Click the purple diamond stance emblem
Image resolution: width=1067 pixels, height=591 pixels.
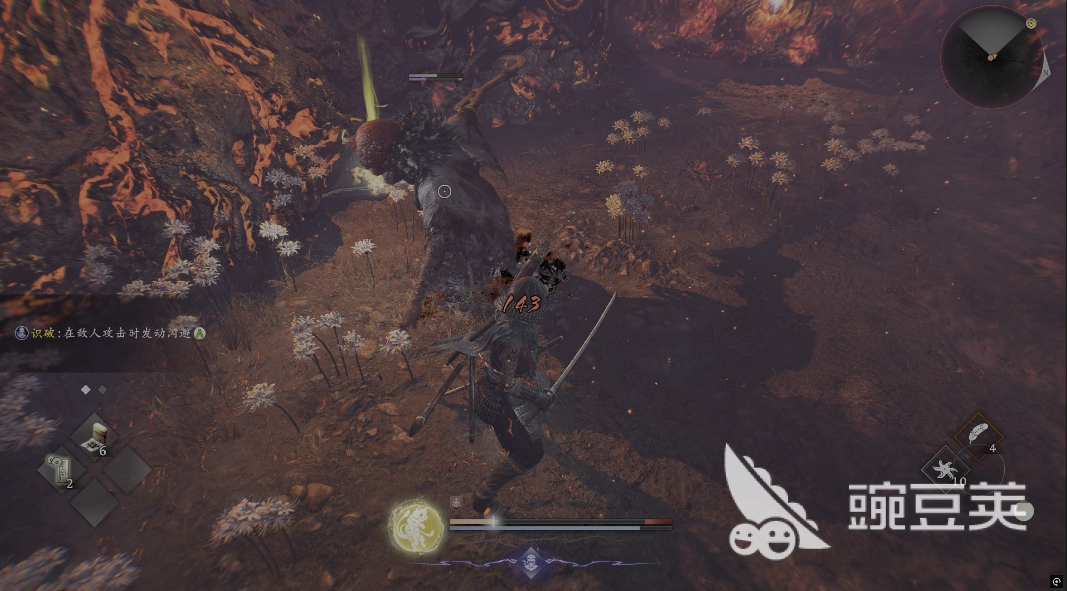point(530,561)
